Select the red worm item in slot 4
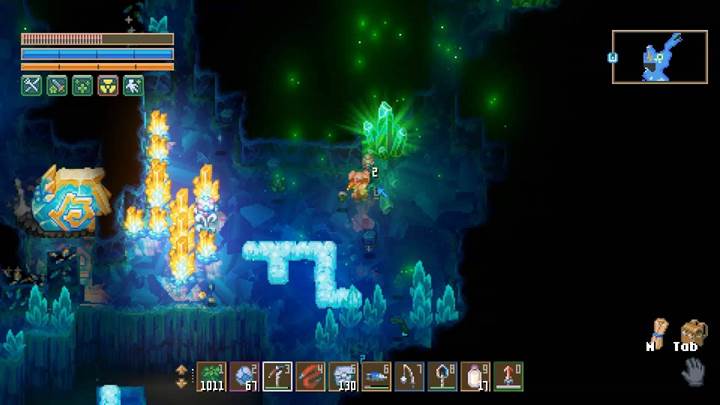The image size is (720, 405). [311, 376]
